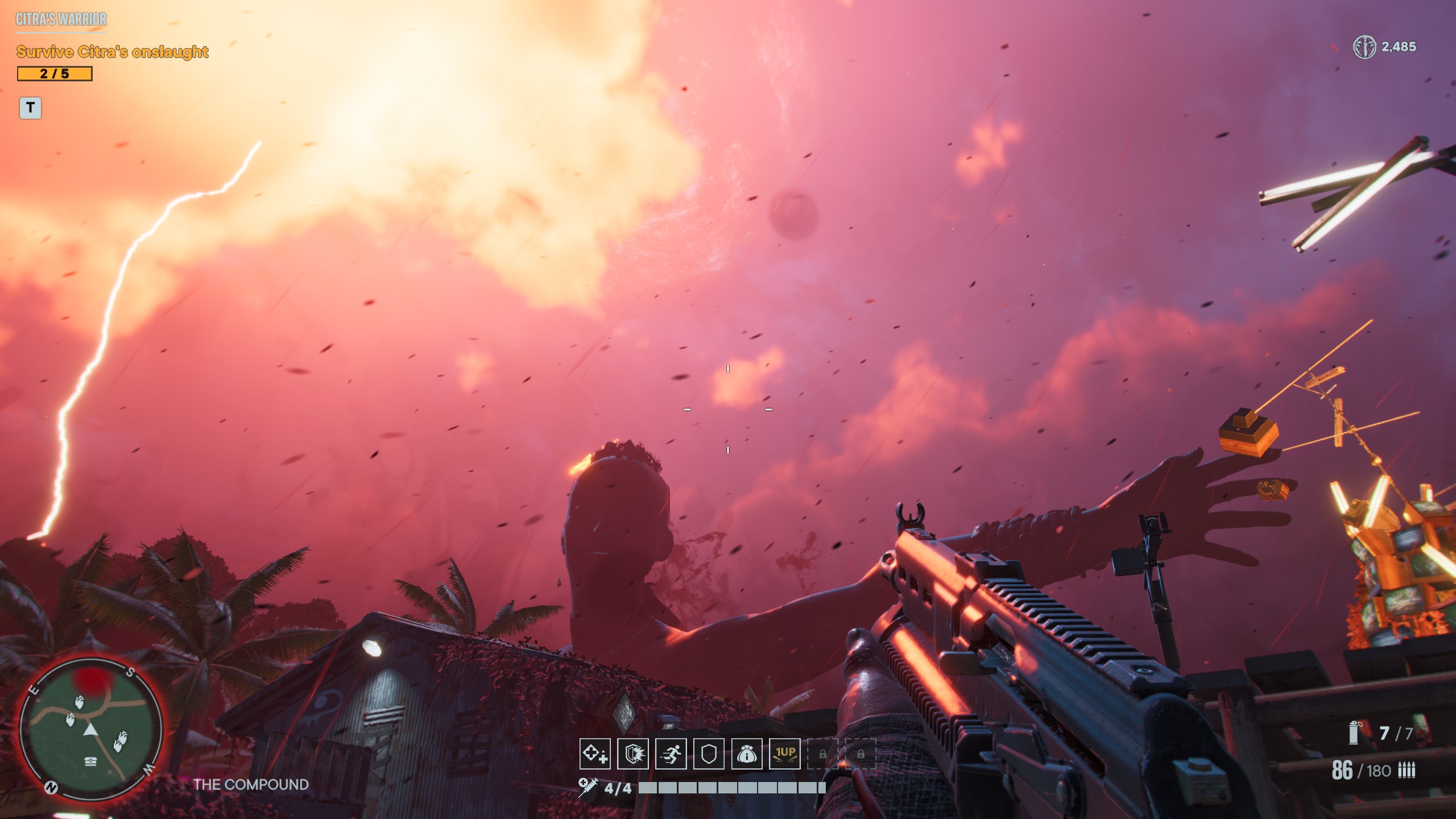Activate the gold 1UP perk icon

[785, 754]
